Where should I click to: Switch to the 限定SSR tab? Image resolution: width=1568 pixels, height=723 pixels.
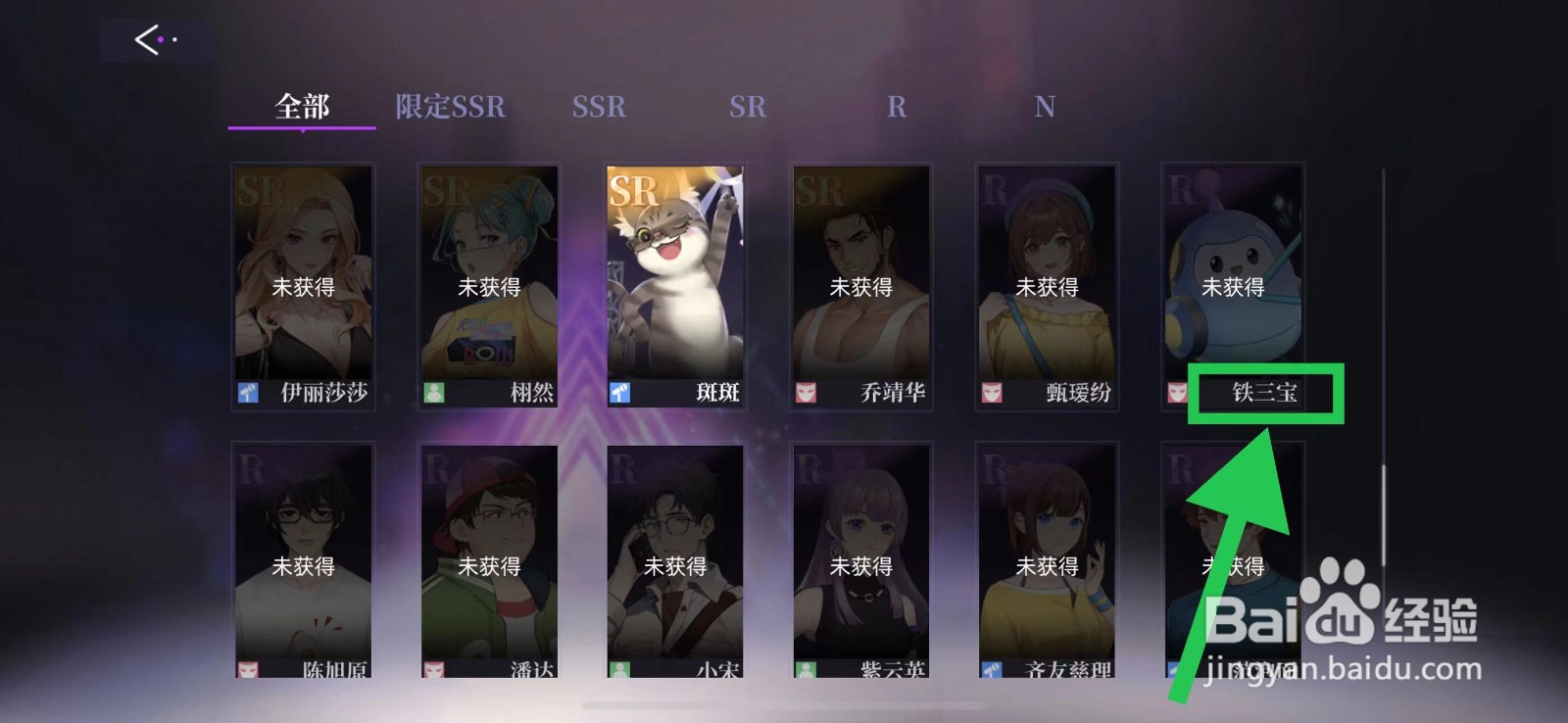point(449,106)
